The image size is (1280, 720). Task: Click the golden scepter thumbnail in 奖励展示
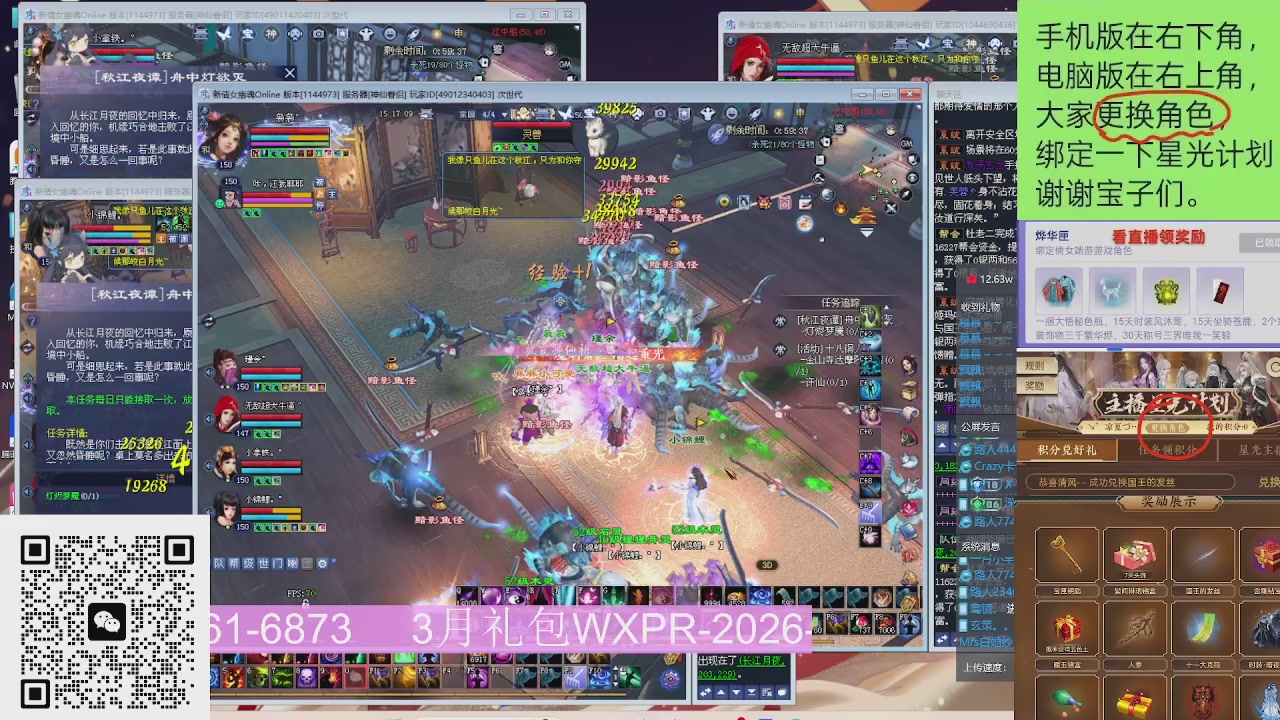point(1066,552)
